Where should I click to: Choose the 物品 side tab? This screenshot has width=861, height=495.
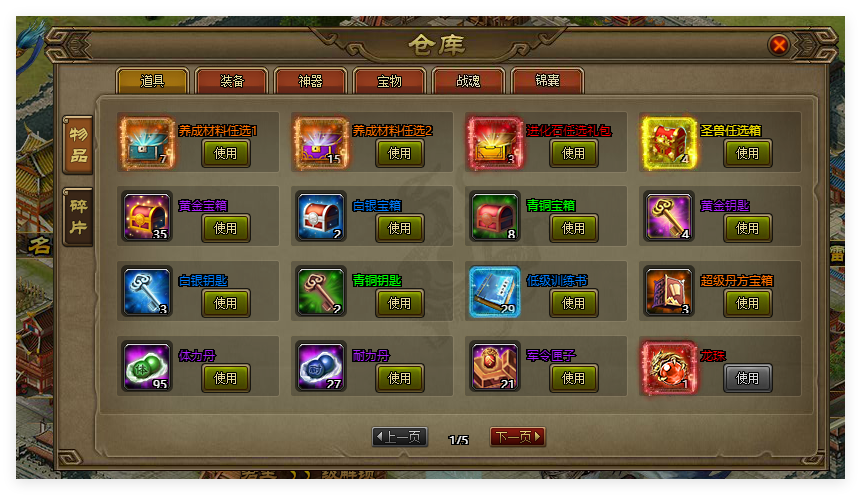pos(77,144)
